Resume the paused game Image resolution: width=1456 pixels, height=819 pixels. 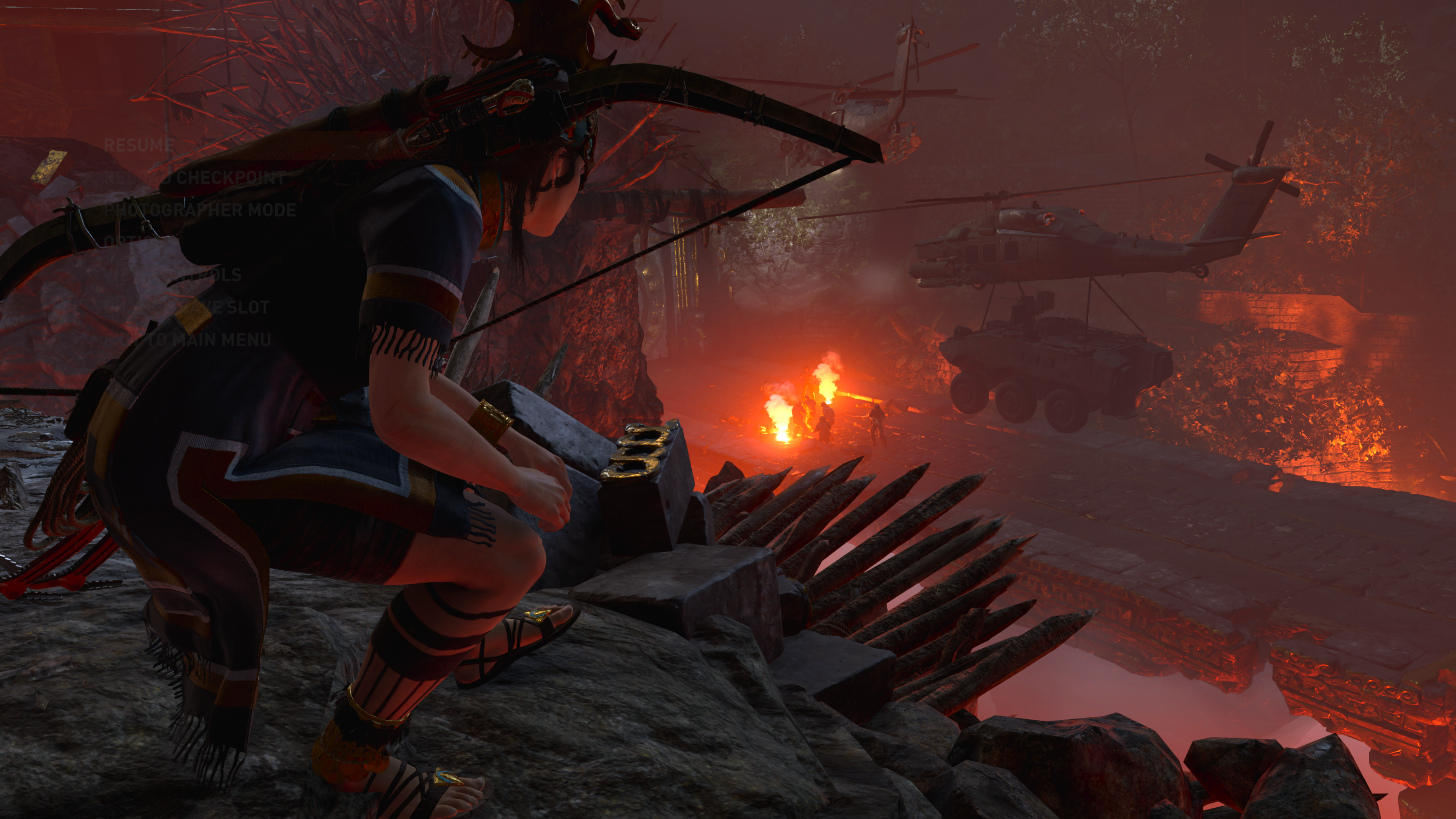coord(138,145)
